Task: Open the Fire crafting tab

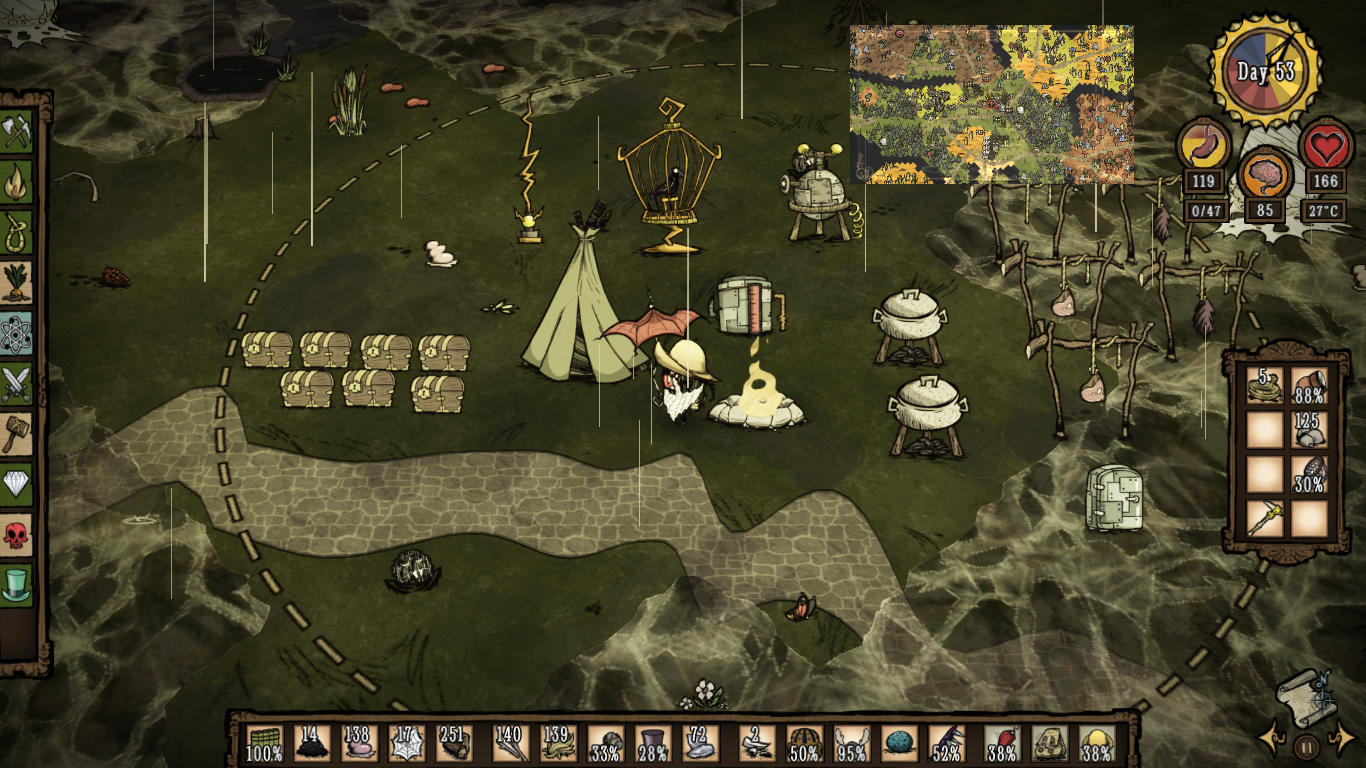Action: click(x=17, y=182)
